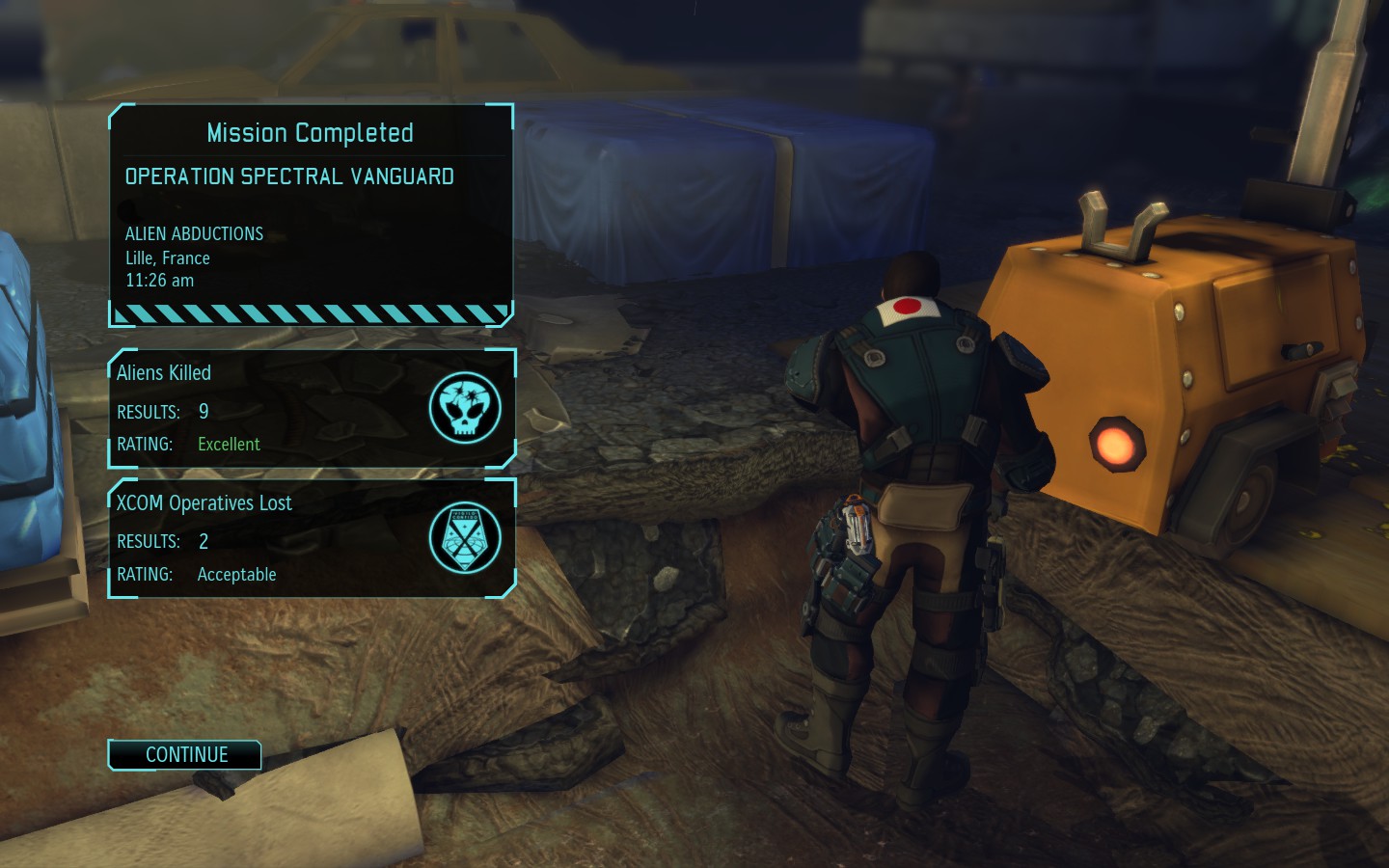Click the XCOM logo on Operatives Lost panel
The width and height of the screenshot is (1389, 868).
(466, 538)
